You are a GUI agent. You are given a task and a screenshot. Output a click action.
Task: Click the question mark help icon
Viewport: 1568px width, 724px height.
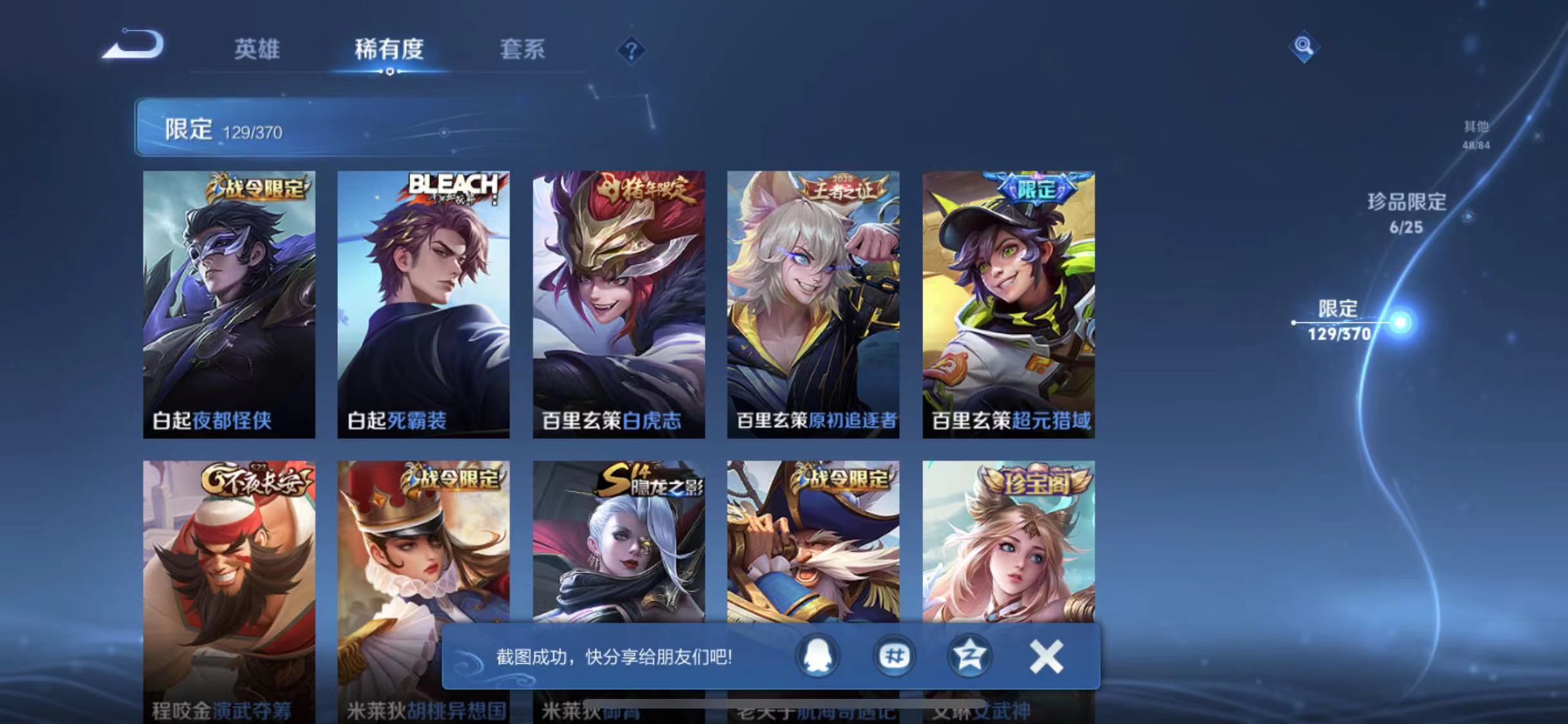[633, 50]
